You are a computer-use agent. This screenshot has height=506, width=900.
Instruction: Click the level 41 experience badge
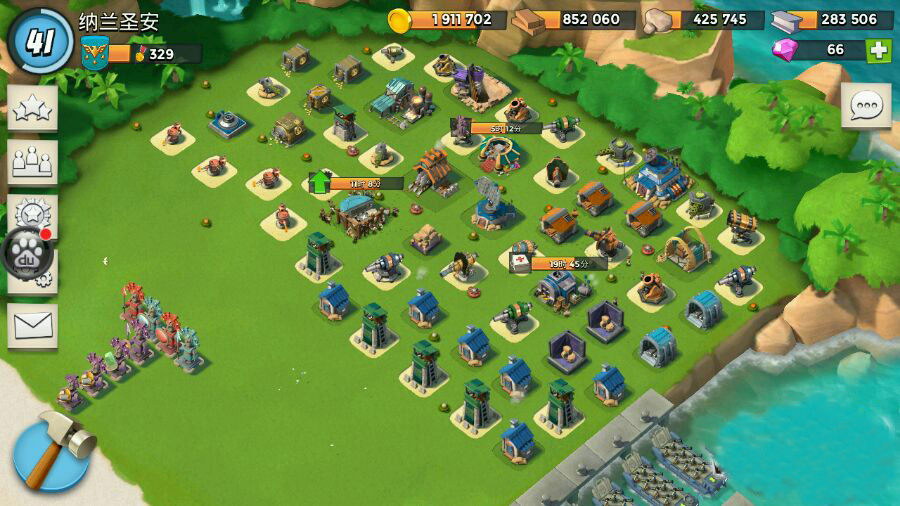coord(41,41)
